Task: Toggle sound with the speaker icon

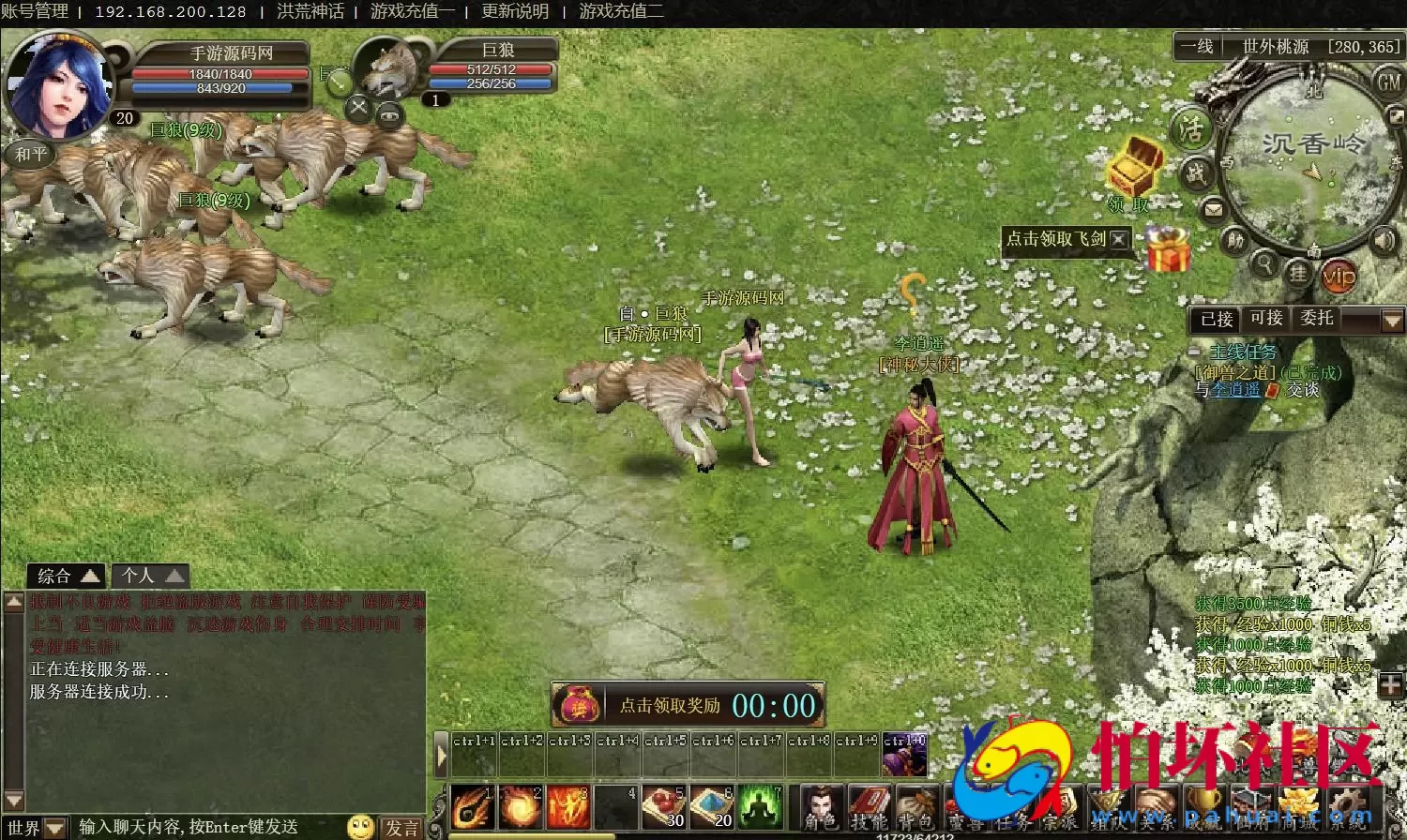Action: click(1384, 242)
